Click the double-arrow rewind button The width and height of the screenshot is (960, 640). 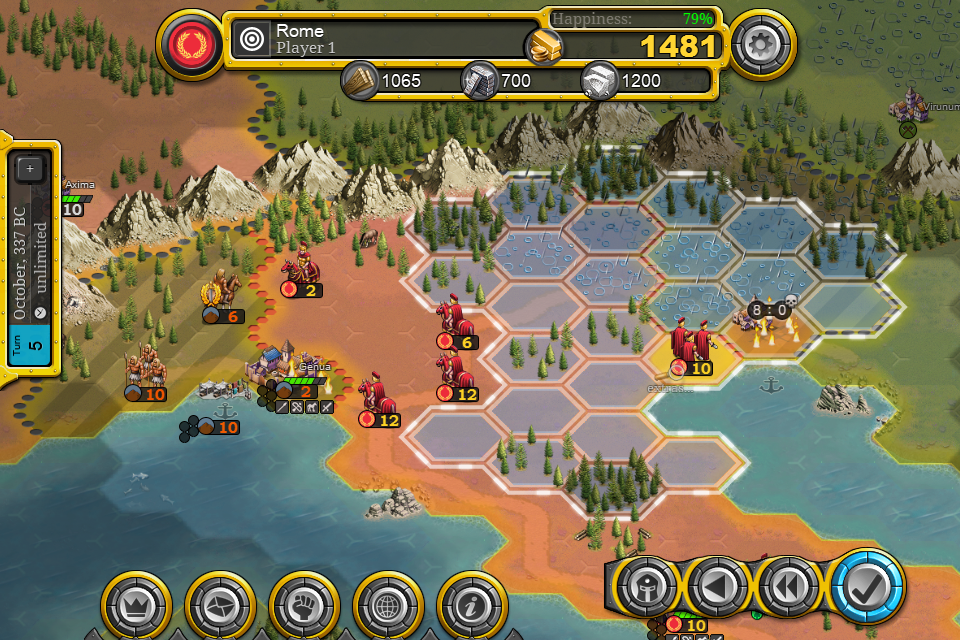point(789,587)
